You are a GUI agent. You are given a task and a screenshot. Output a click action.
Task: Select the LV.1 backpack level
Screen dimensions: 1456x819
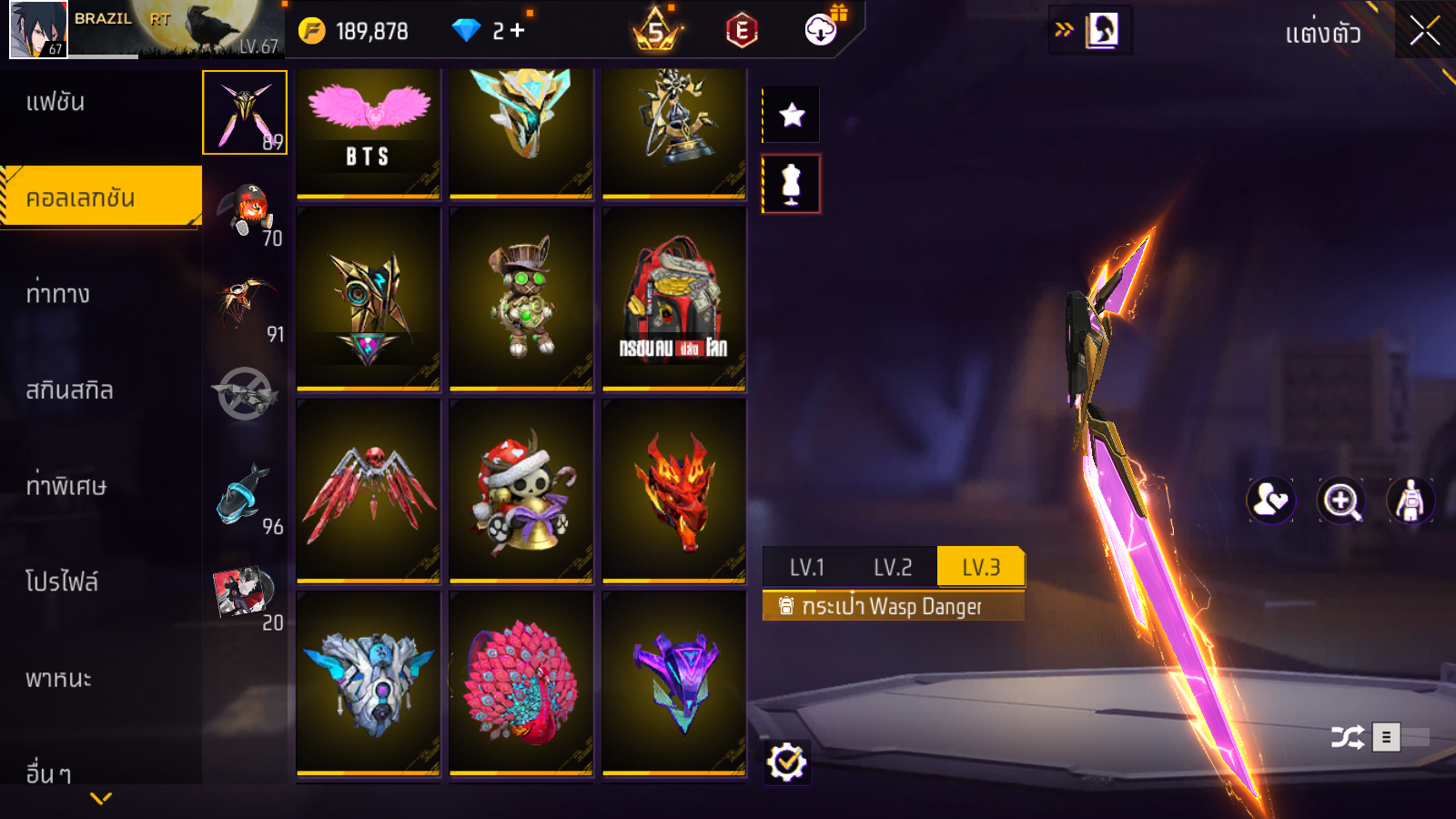806,568
